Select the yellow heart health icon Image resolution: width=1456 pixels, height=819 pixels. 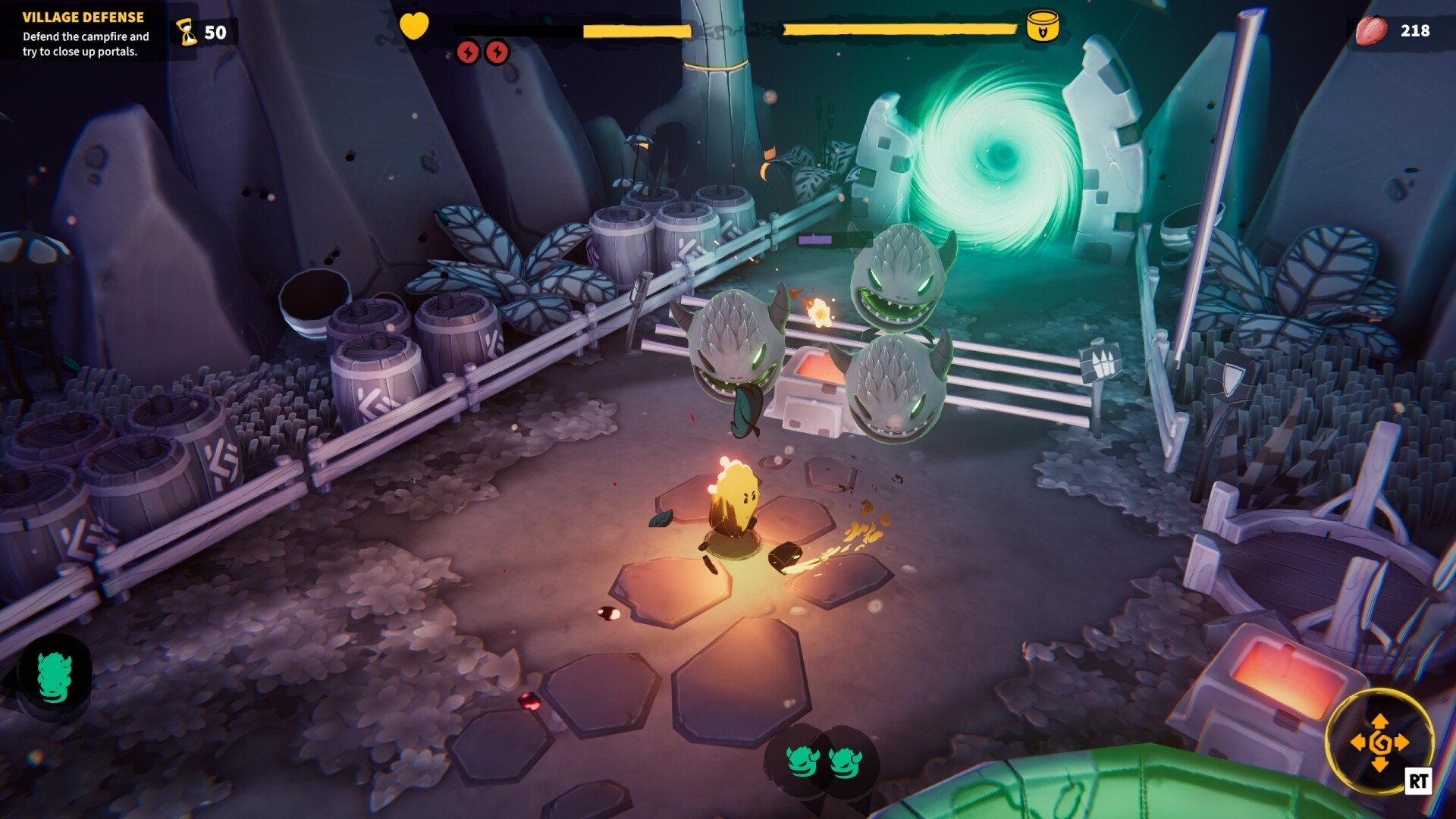point(414,24)
